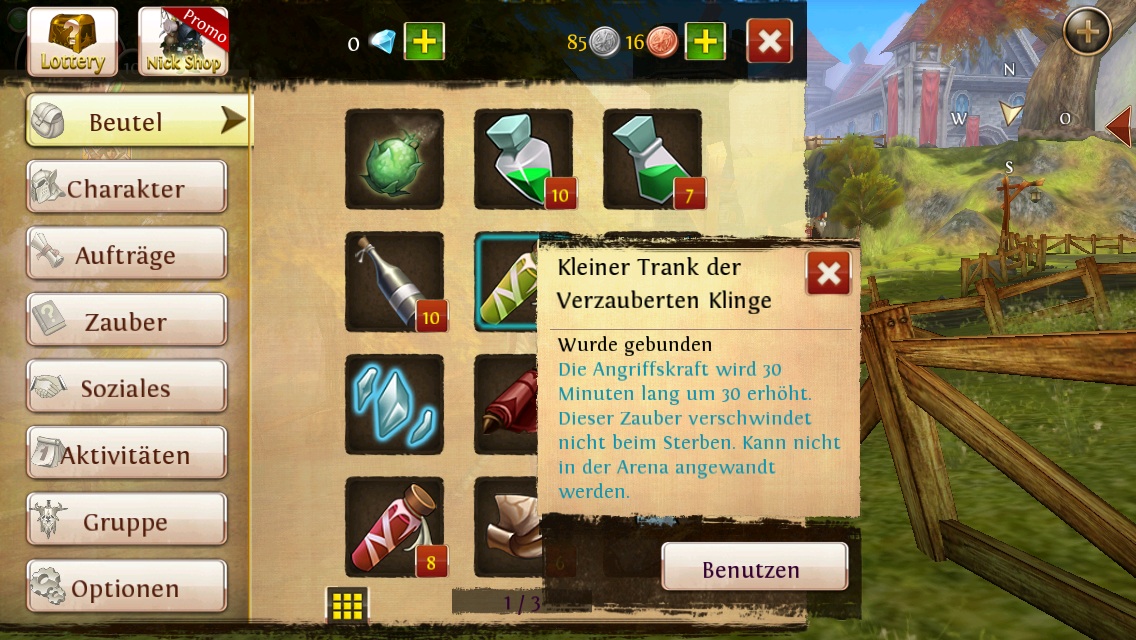This screenshot has height=640, width=1136.
Task: Show the Aufträge quest list
Action: (x=127, y=255)
